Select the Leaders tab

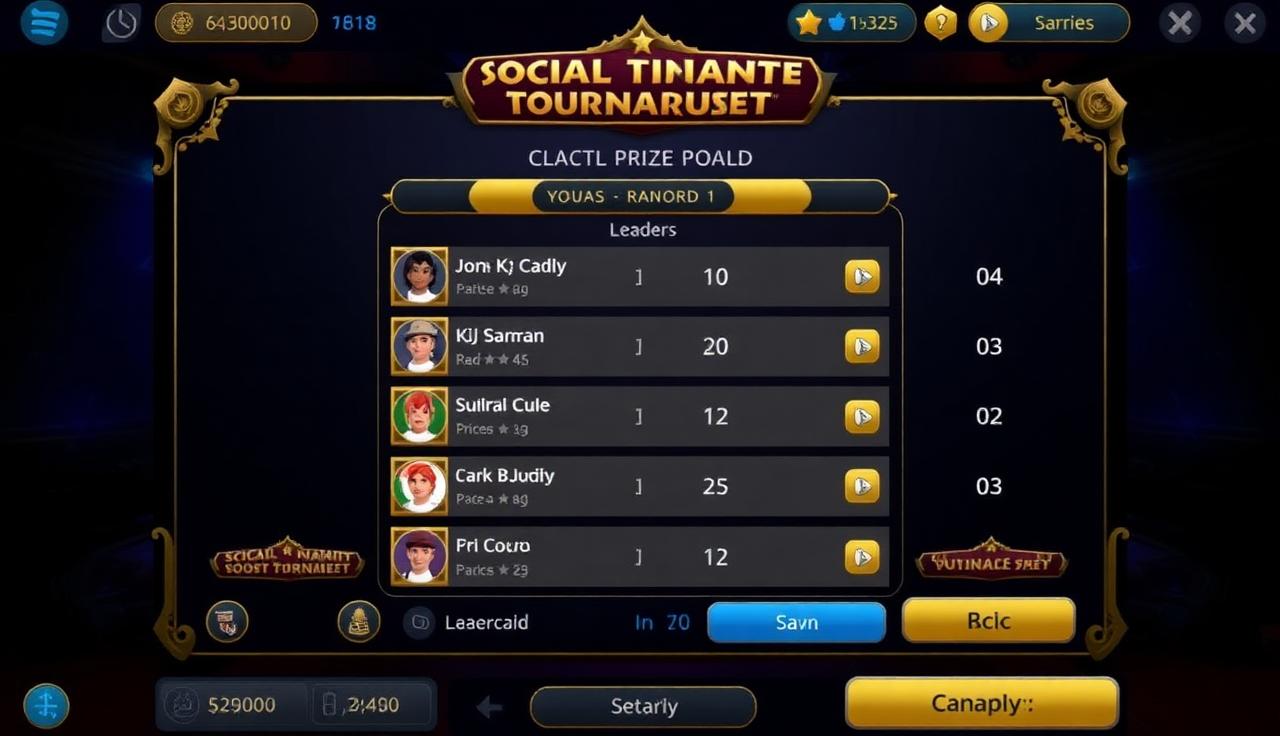[641, 229]
